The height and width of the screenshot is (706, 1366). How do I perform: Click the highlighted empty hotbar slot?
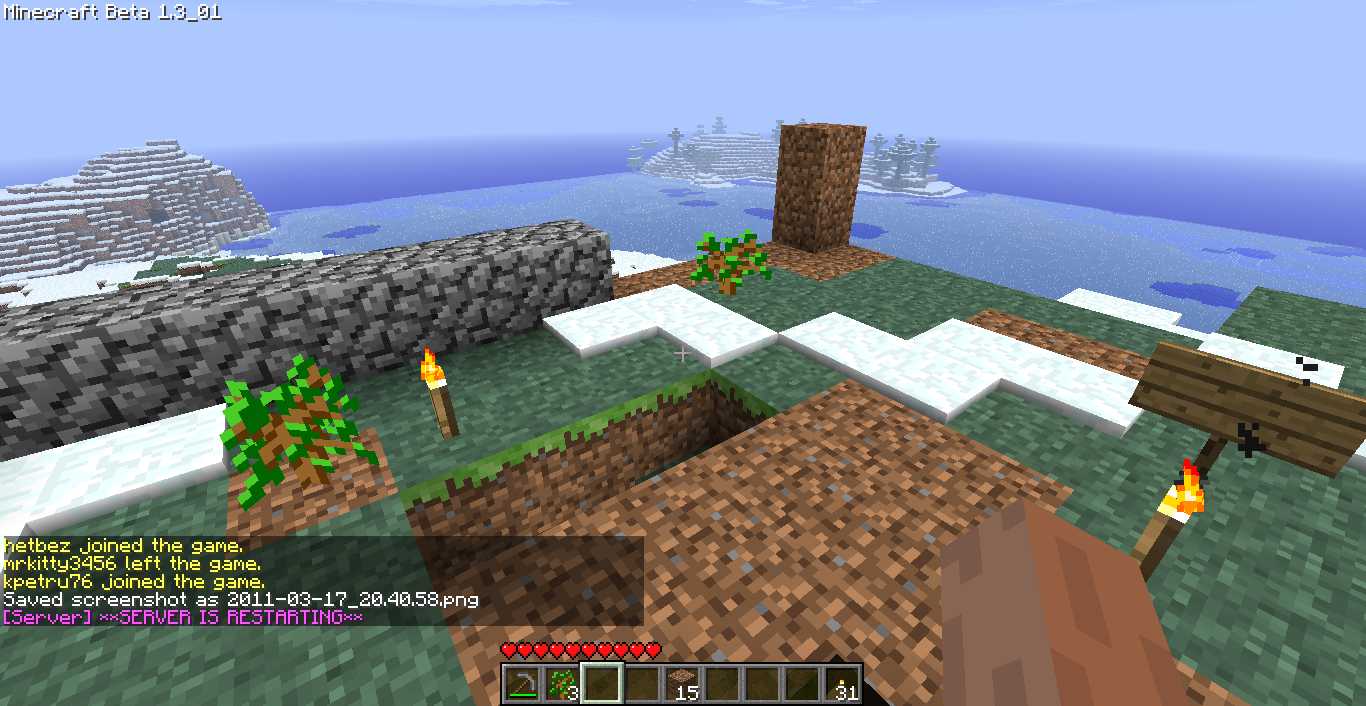click(601, 684)
